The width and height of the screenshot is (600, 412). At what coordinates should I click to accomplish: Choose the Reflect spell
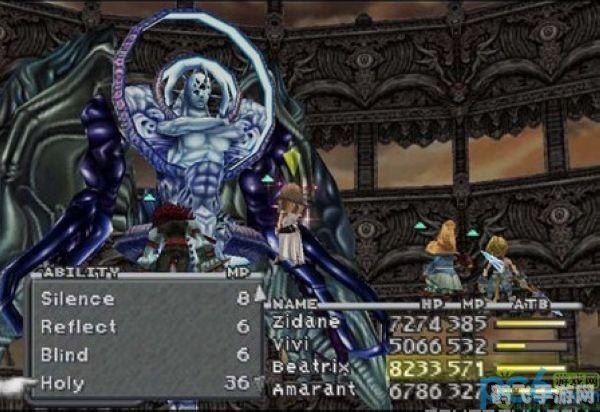coord(79,327)
